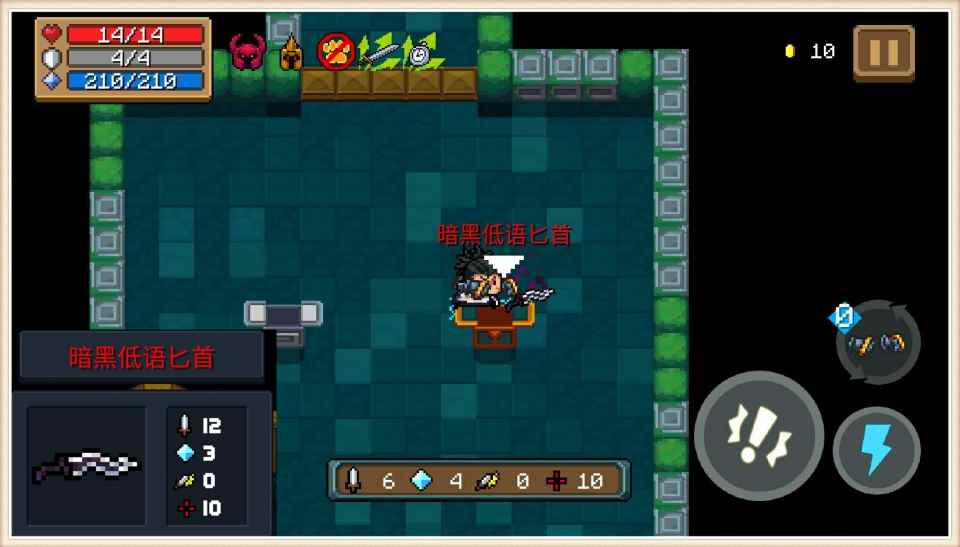Choose the crossed-out paw print icon
The width and height of the screenshot is (960, 547).
click(x=336, y=51)
